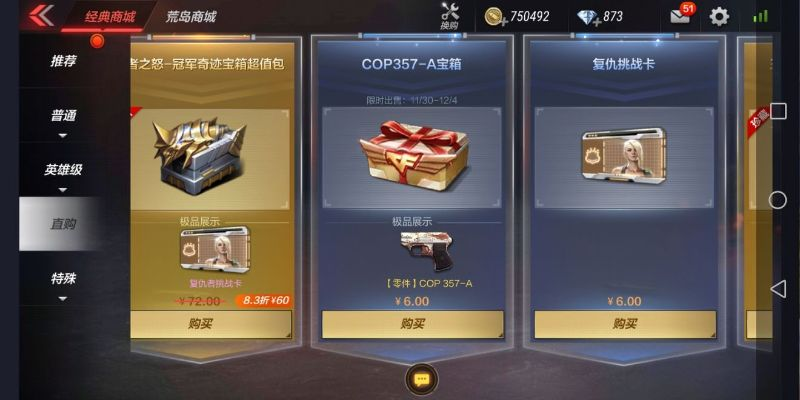Select the 直购 shop category
The width and height of the screenshot is (800, 400).
(x=63, y=224)
